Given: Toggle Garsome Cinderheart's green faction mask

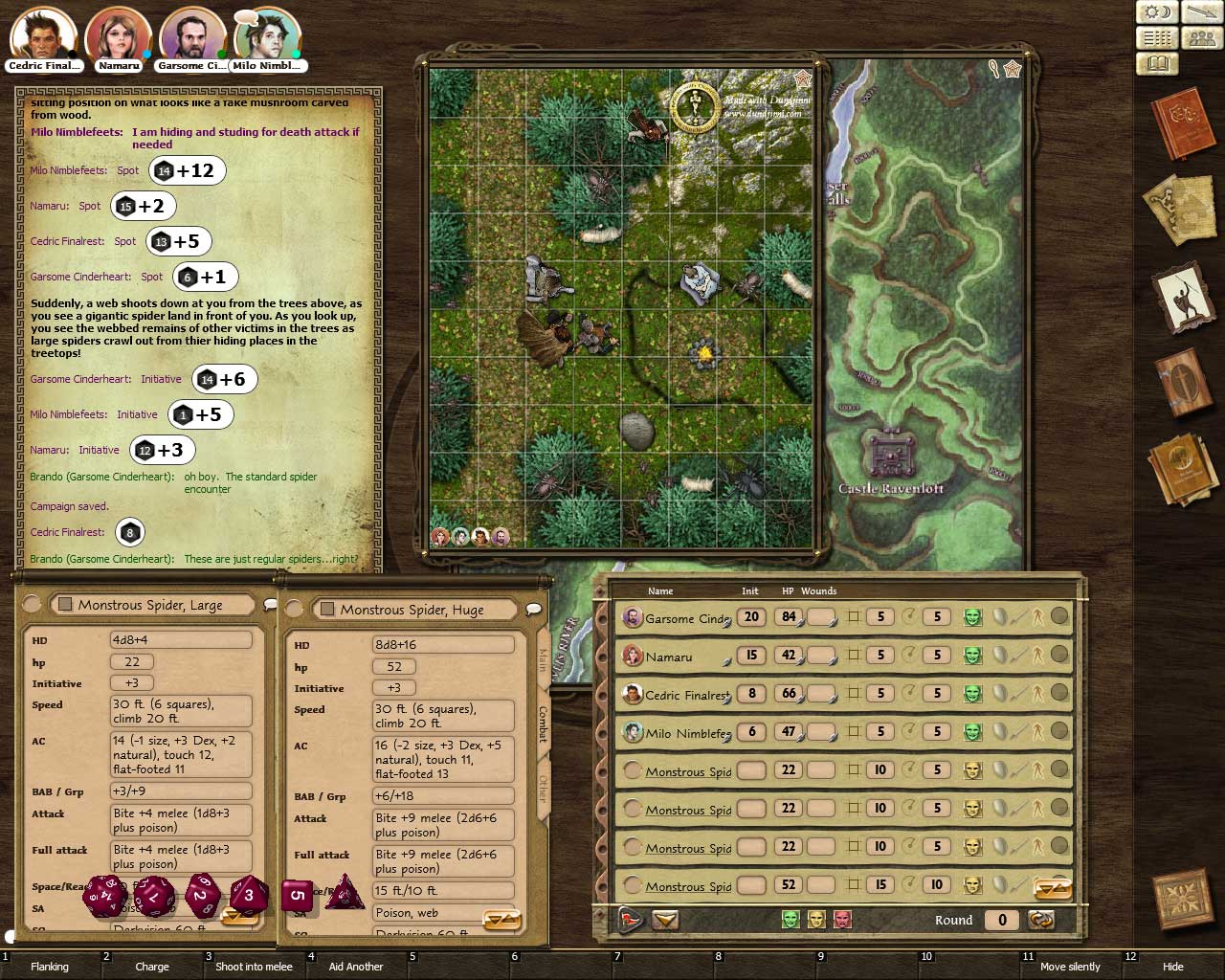Looking at the screenshot, I should (972, 617).
